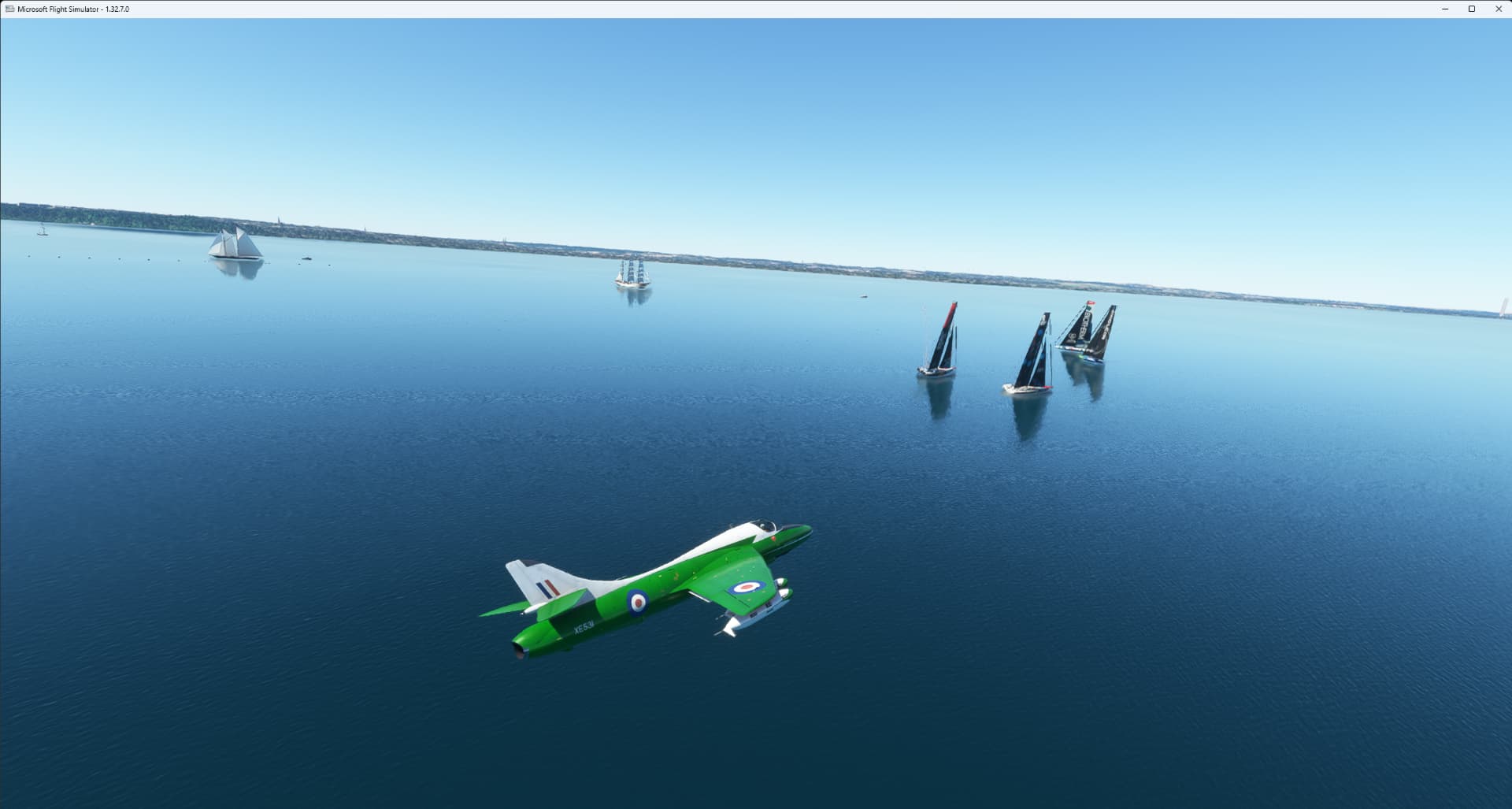The height and width of the screenshot is (809, 1512).
Task: Minimize the simulator window
Action: pos(1443,9)
